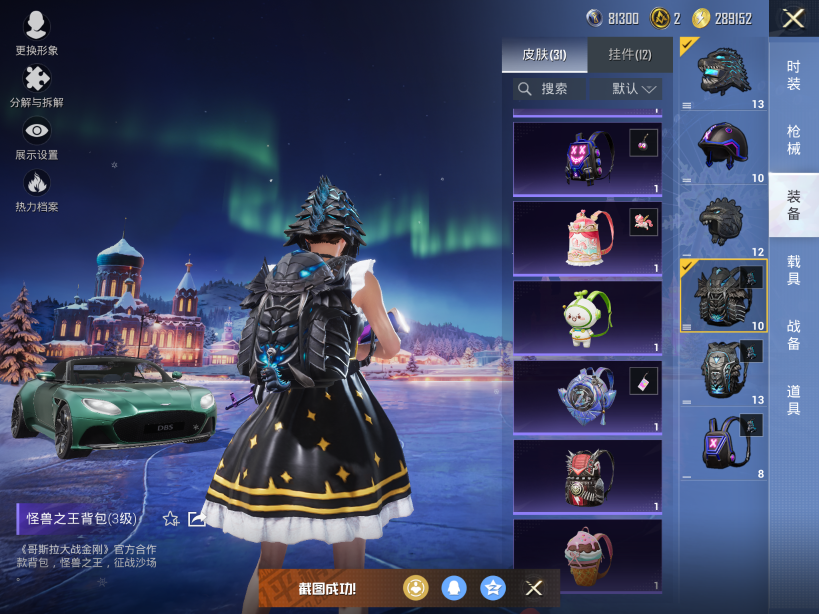
Task: Close the inventory screen with the X
Action: click(x=793, y=18)
